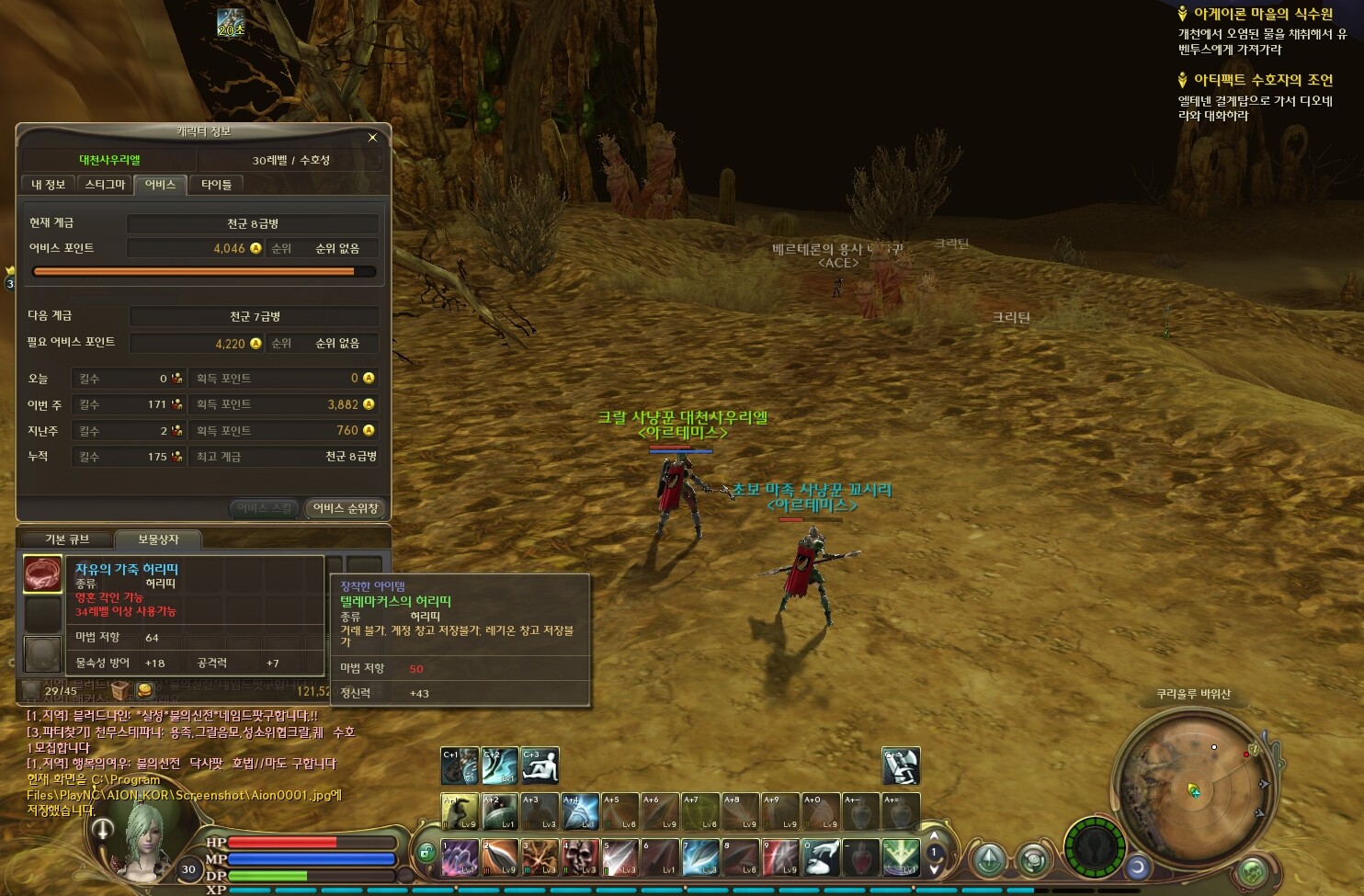
Task: Activate the skull skill in hotbar slot 4
Action: coord(580,857)
